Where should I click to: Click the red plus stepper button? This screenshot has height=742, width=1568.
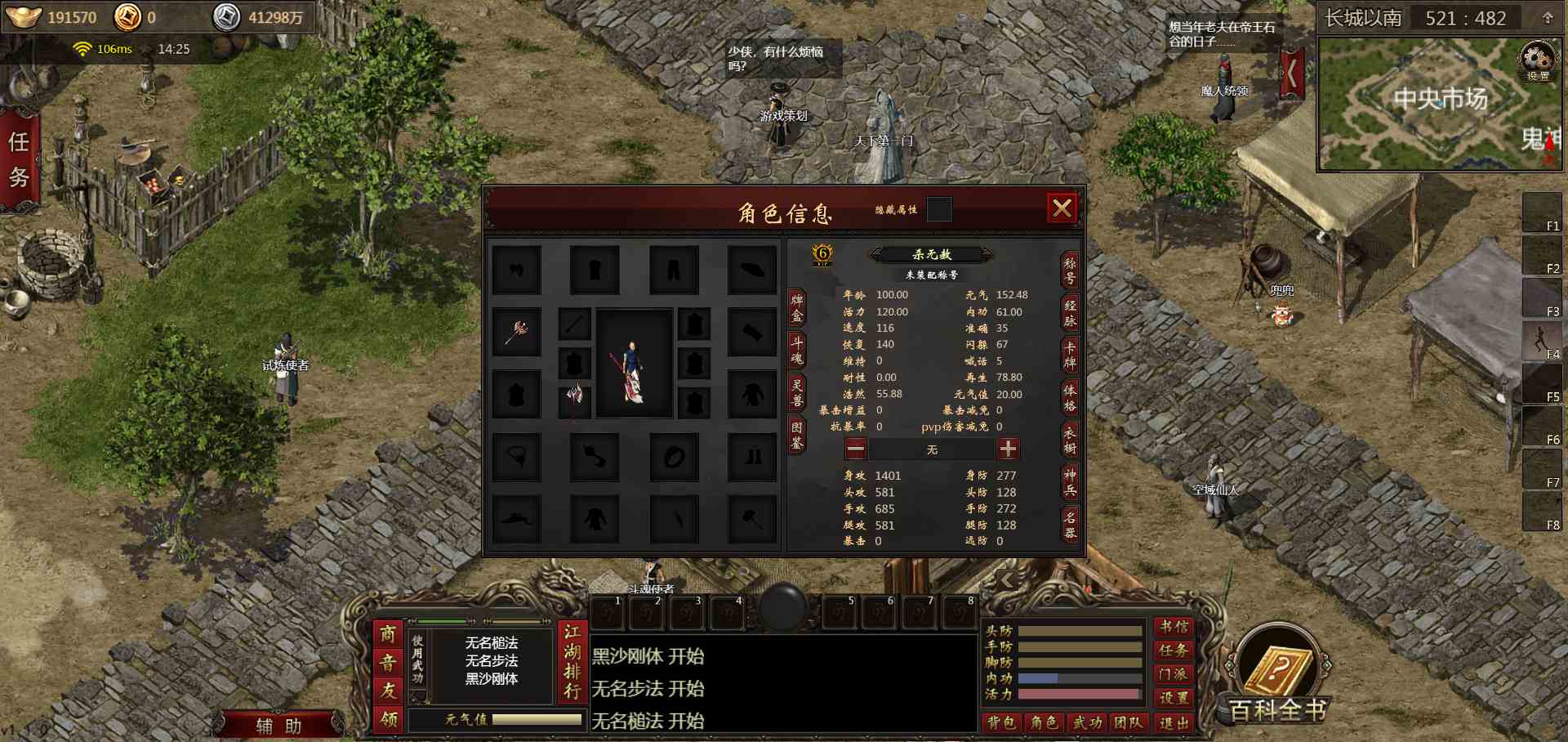[x=1008, y=449]
